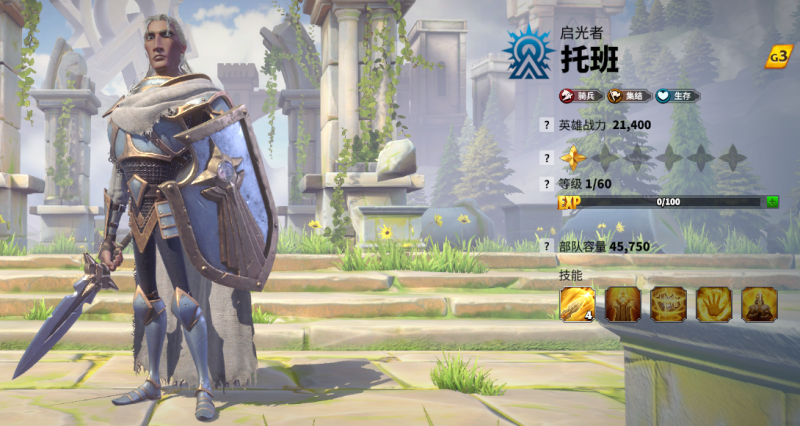This screenshot has height=426, width=800.
Task: Open help for 部队容量 troop capacity
Action: tap(546, 245)
